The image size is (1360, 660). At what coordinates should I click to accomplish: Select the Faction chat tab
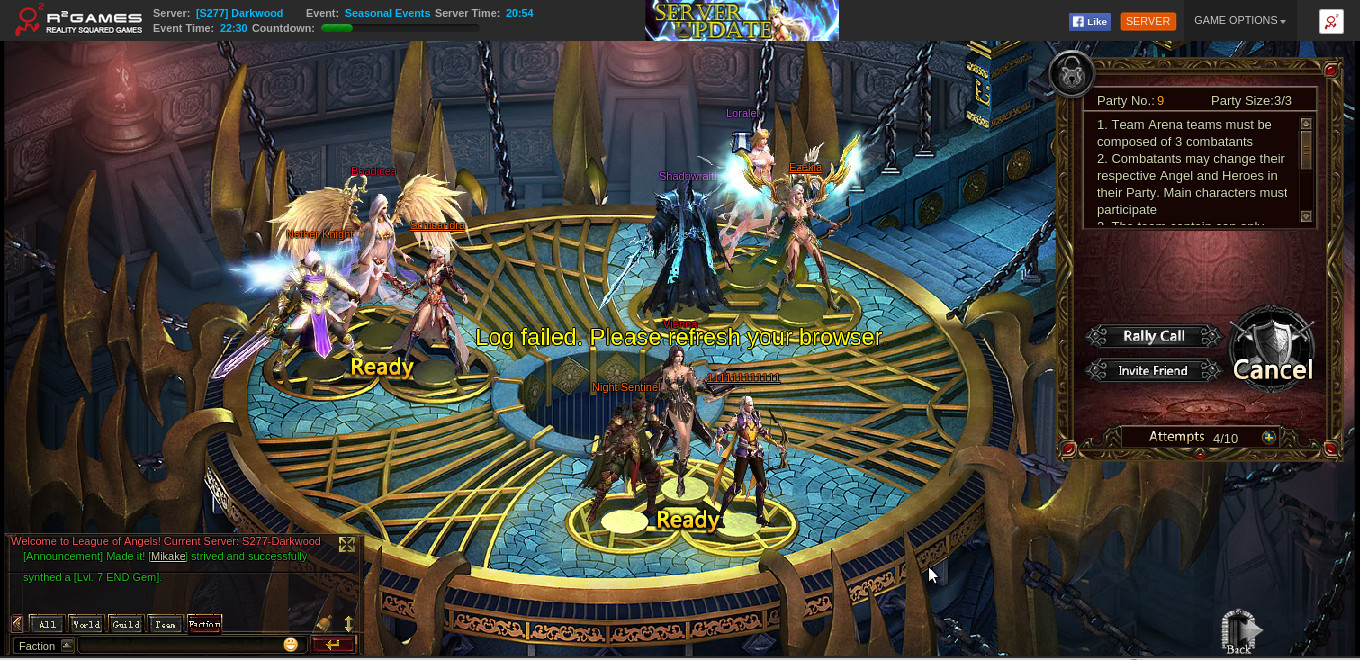(204, 624)
